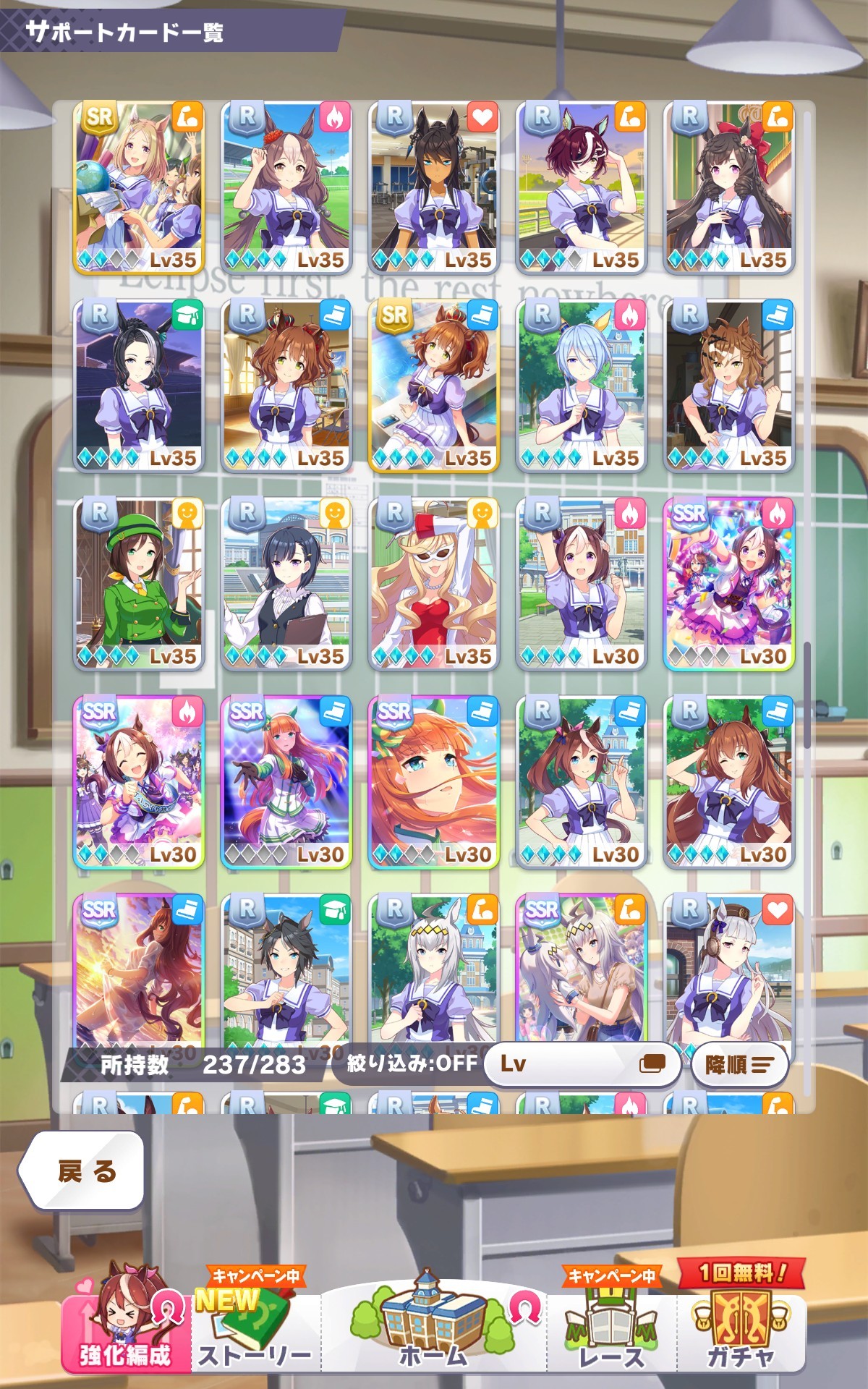
Task: Pick the R card with light-blue-haired girl
Action: [582, 385]
